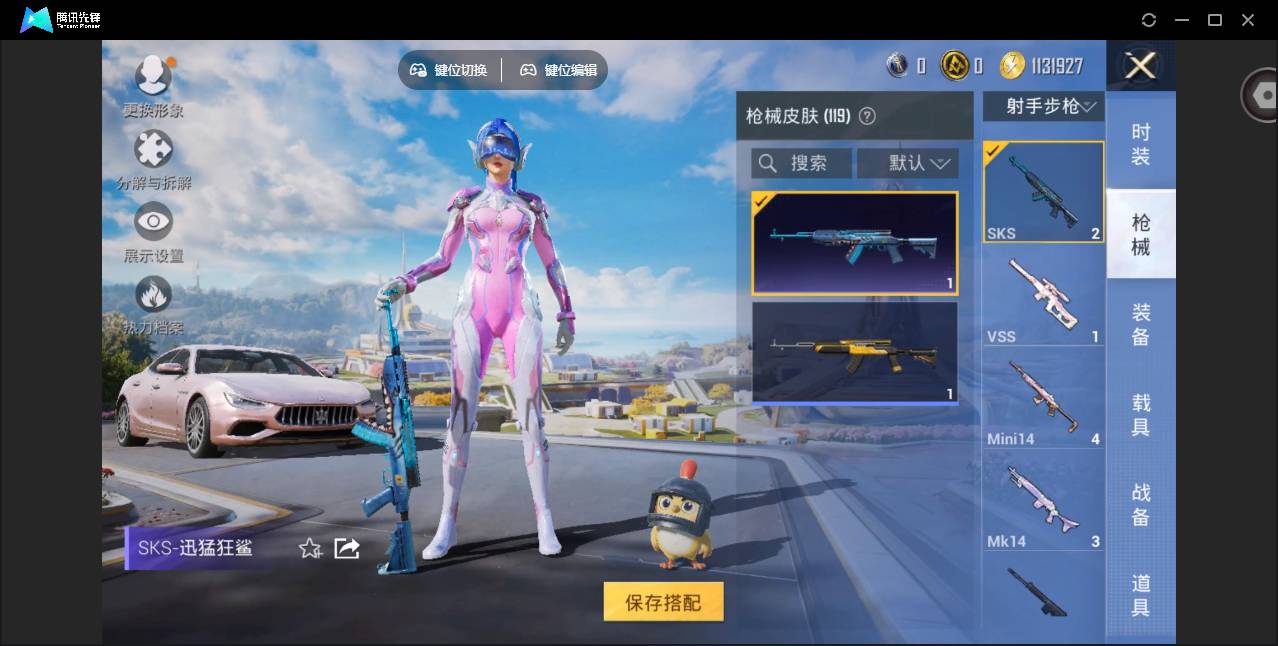Open the 默认 sort dropdown
Viewport: 1278px width, 646px height.
click(x=908, y=163)
